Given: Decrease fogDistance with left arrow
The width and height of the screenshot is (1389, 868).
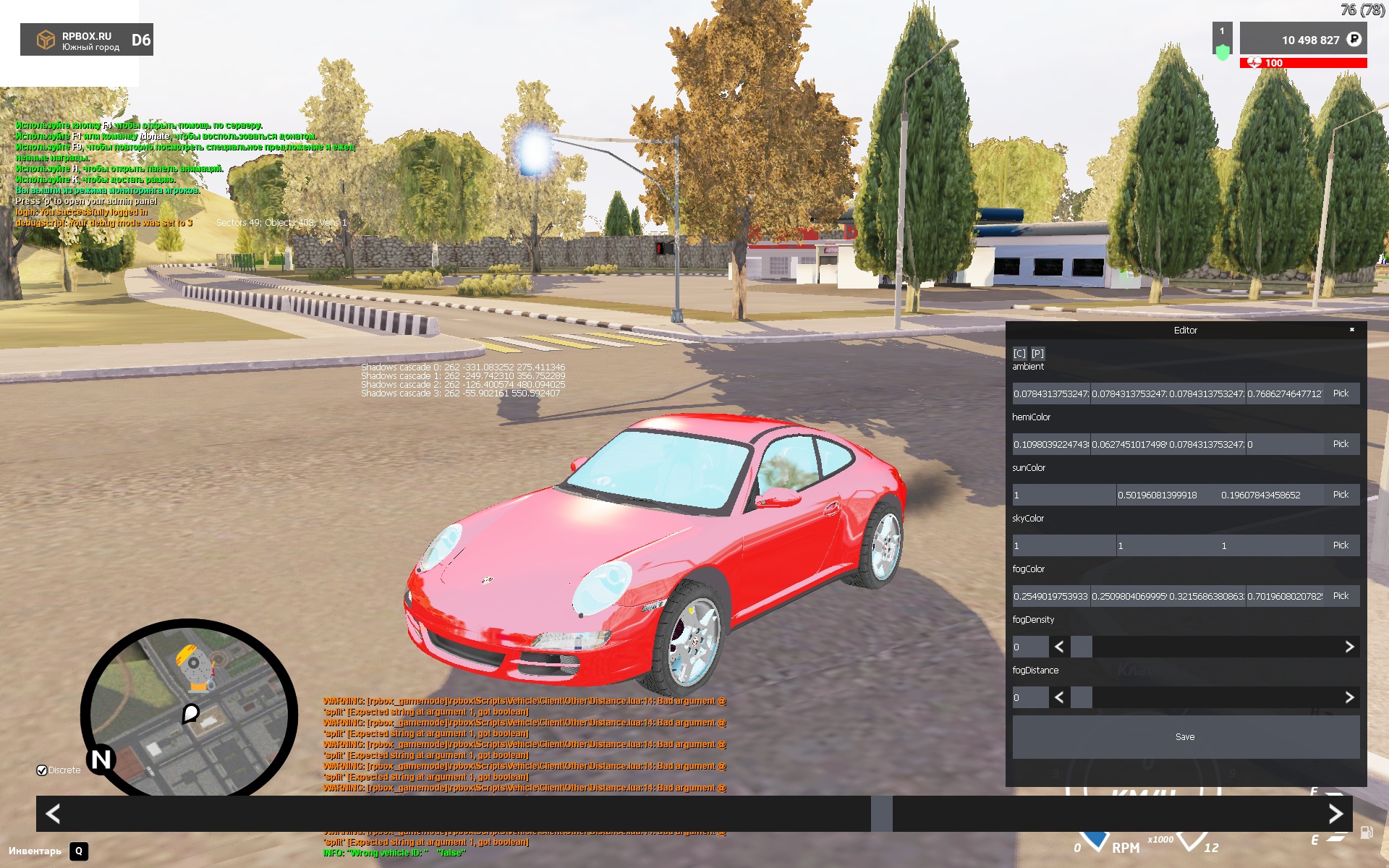Looking at the screenshot, I should (1059, 697).
